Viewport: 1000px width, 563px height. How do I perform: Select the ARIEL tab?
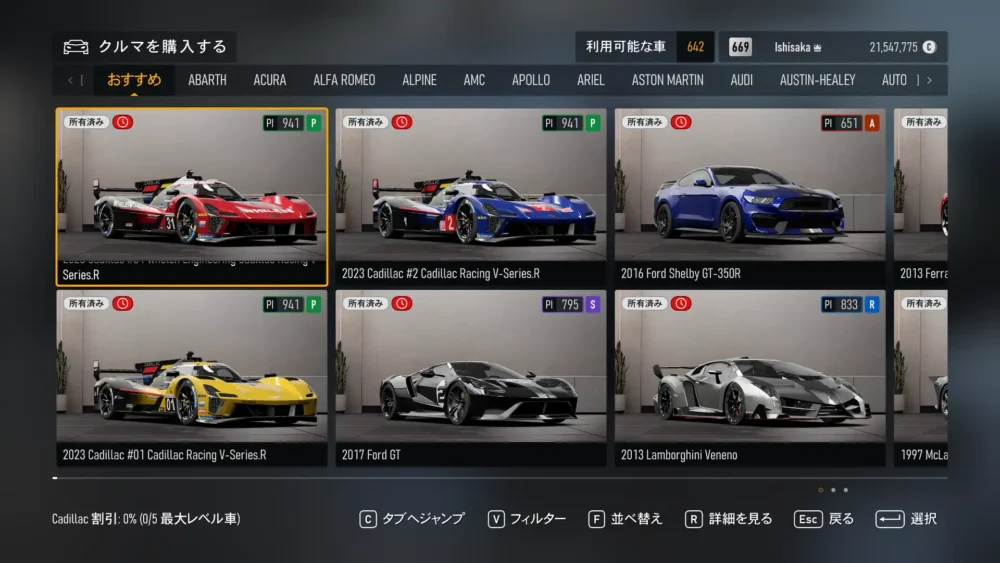tap(591, 80)
